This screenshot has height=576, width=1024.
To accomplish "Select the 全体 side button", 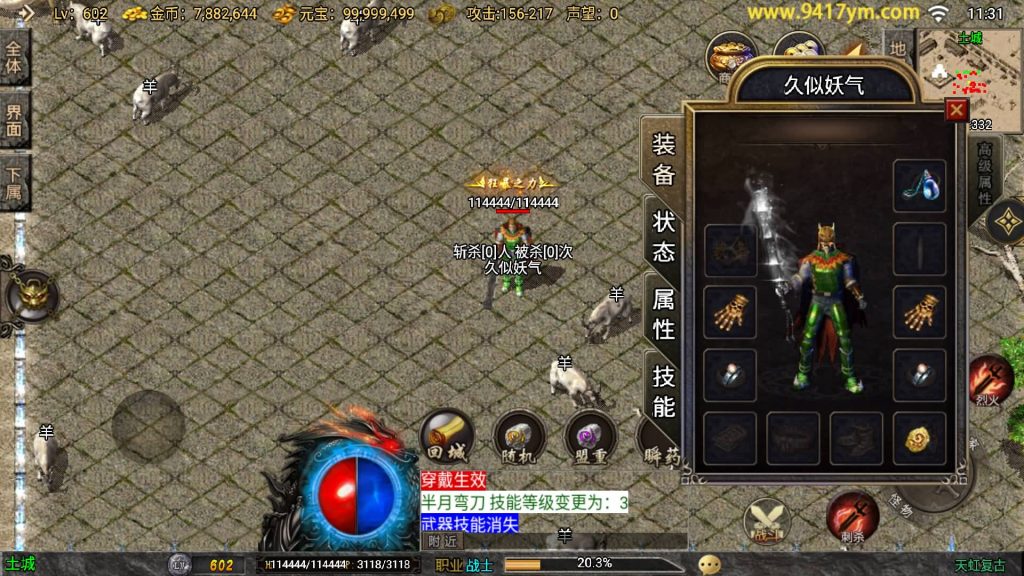I will (15, 57).
